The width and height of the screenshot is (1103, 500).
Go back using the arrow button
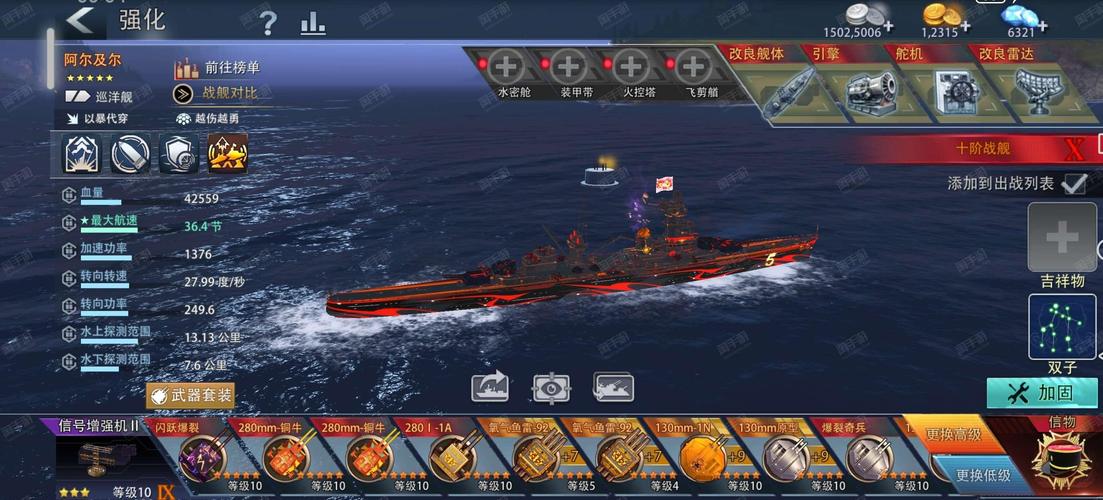coord(80,19)
